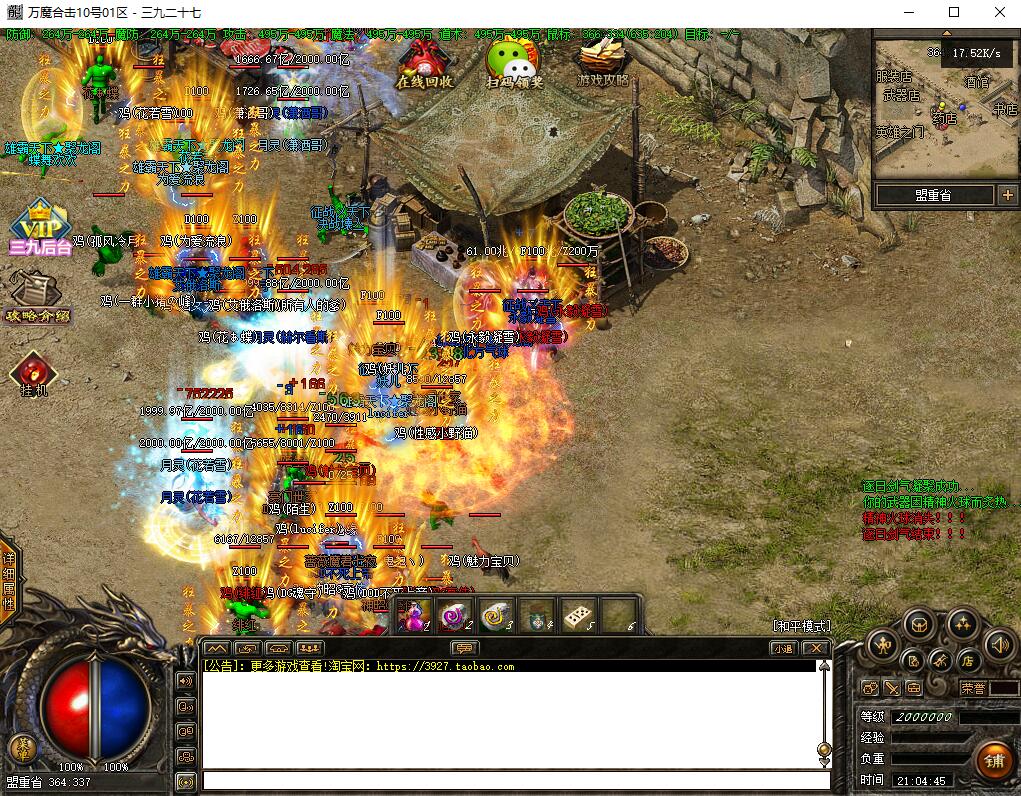
Task: Open the 荣誉 honor button
Action: (972, 688)
